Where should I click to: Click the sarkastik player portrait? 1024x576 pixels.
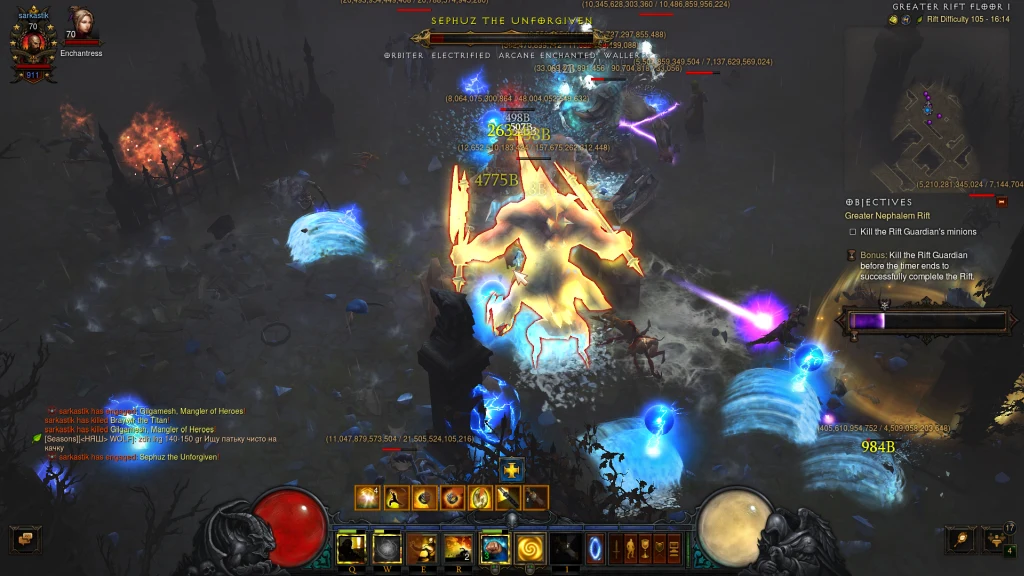[27, 43]
